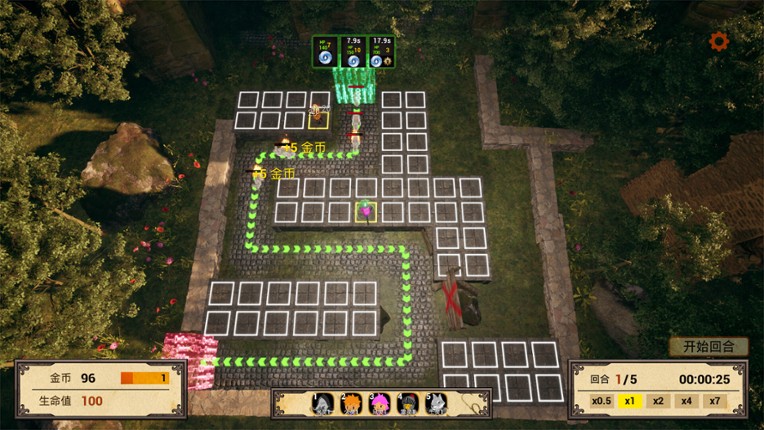Click the 开始回合 start round button
764x430 pixels.
pyautogui.click(x=709, y=347)
